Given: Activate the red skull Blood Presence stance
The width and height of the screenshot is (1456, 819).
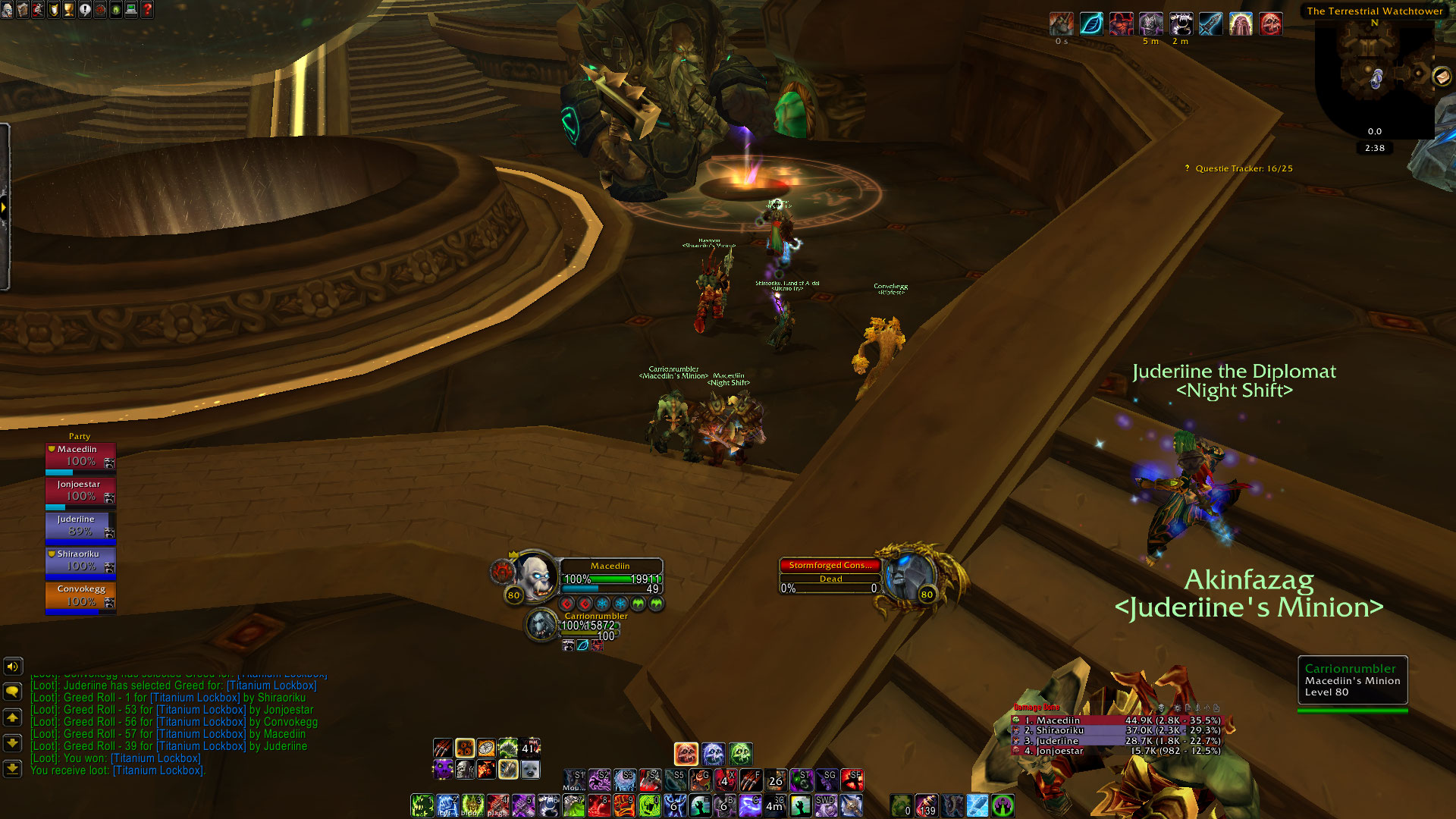Looking at the screenshot, I should pos(686,754).
